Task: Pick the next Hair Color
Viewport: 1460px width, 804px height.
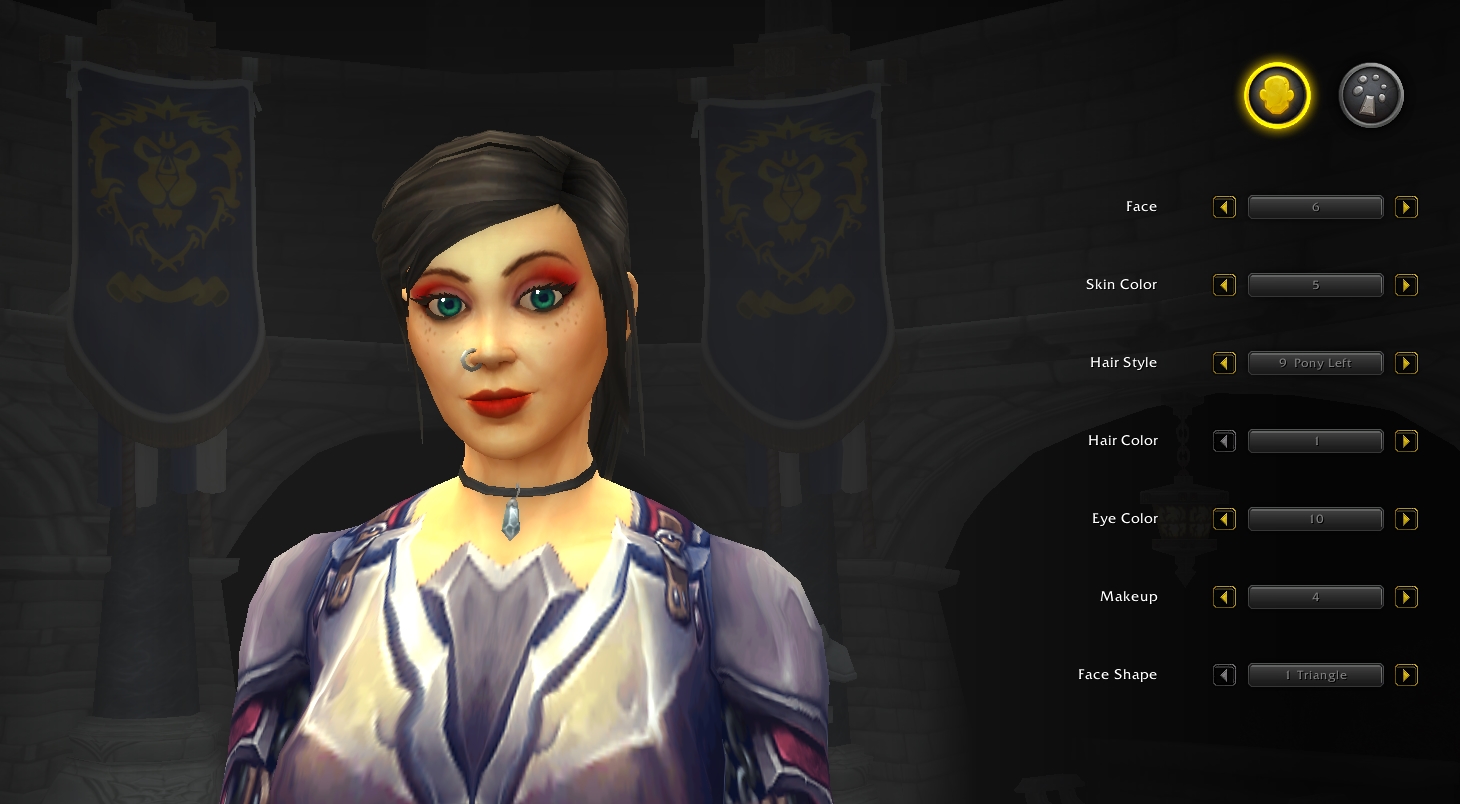Action: pyautogui.click(x=1406, y=441)
